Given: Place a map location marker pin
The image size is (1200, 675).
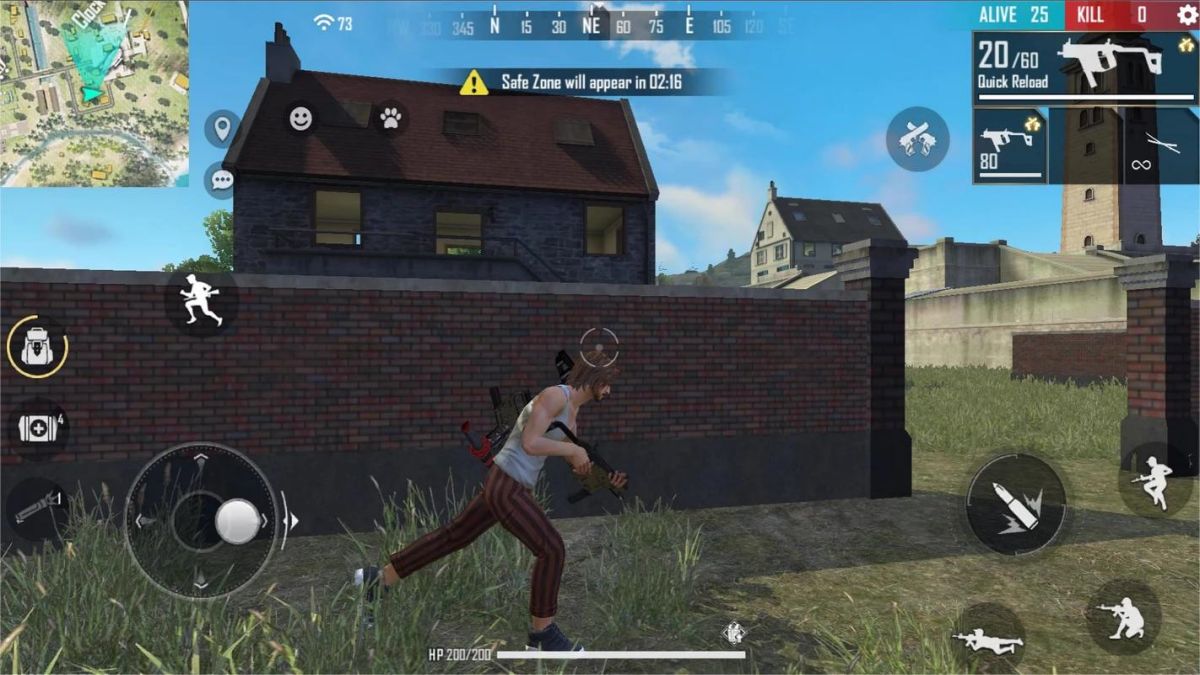Looking at the screenshot, I should tap(221, 128).
